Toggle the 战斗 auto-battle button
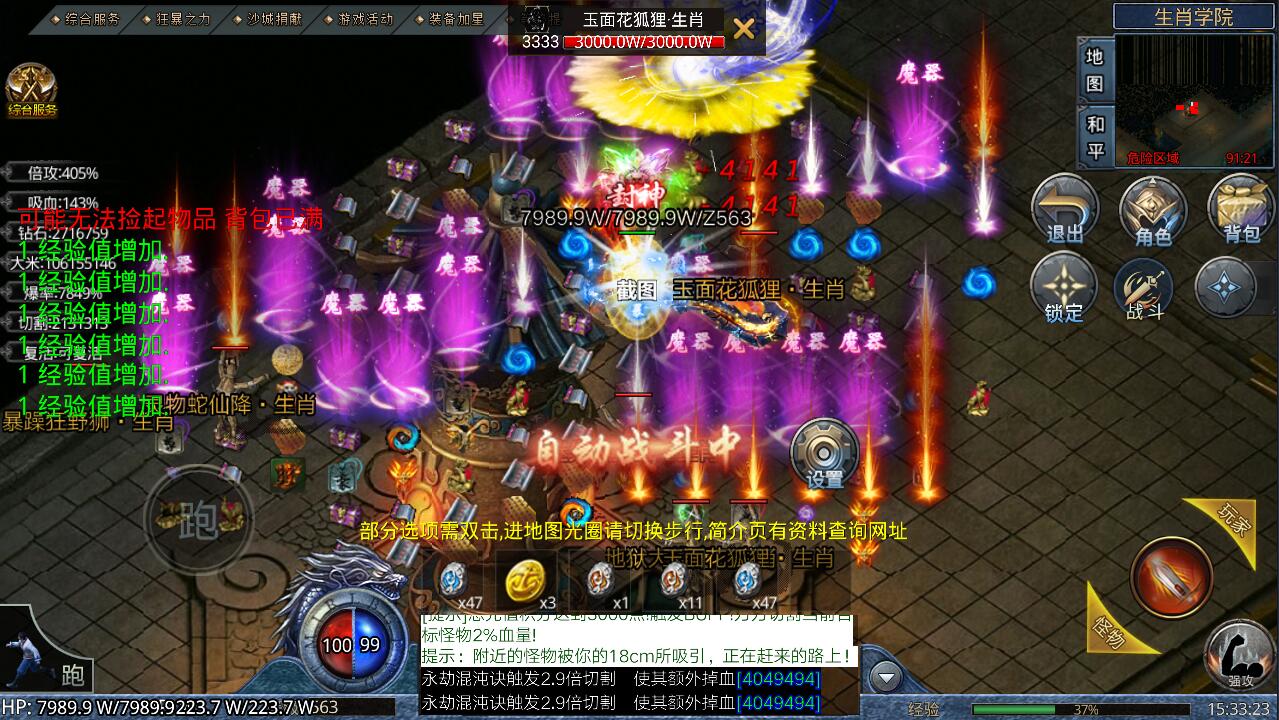 (1146, 287)
